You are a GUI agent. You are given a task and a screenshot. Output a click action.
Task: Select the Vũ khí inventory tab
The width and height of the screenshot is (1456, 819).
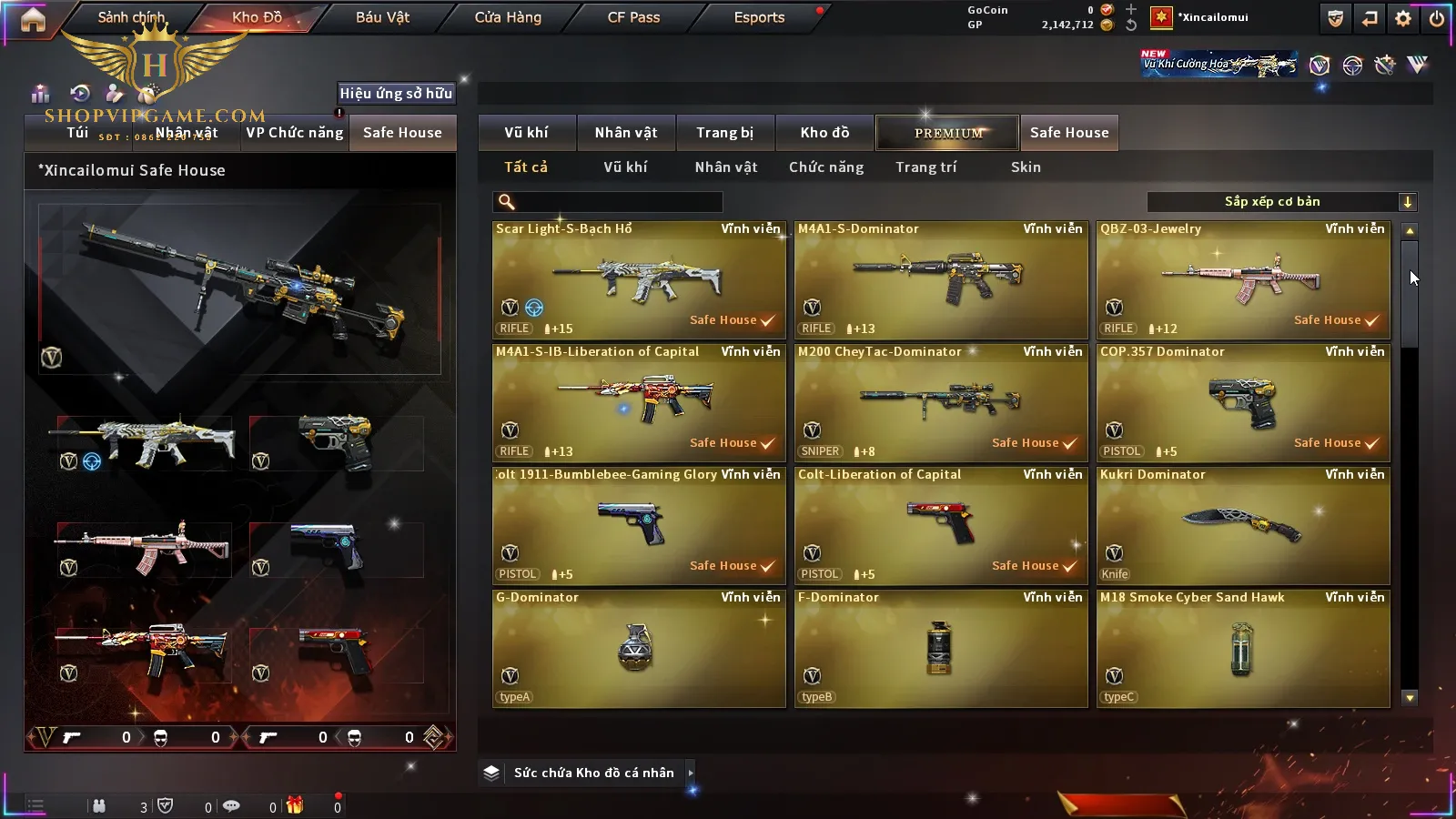(x=527, y=133)
